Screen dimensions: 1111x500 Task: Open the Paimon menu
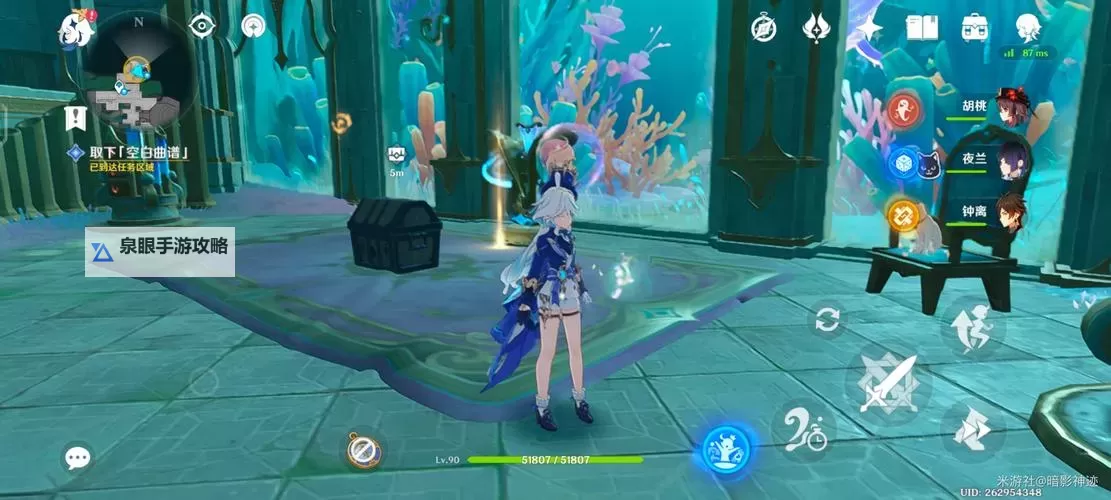pos(76,27)
